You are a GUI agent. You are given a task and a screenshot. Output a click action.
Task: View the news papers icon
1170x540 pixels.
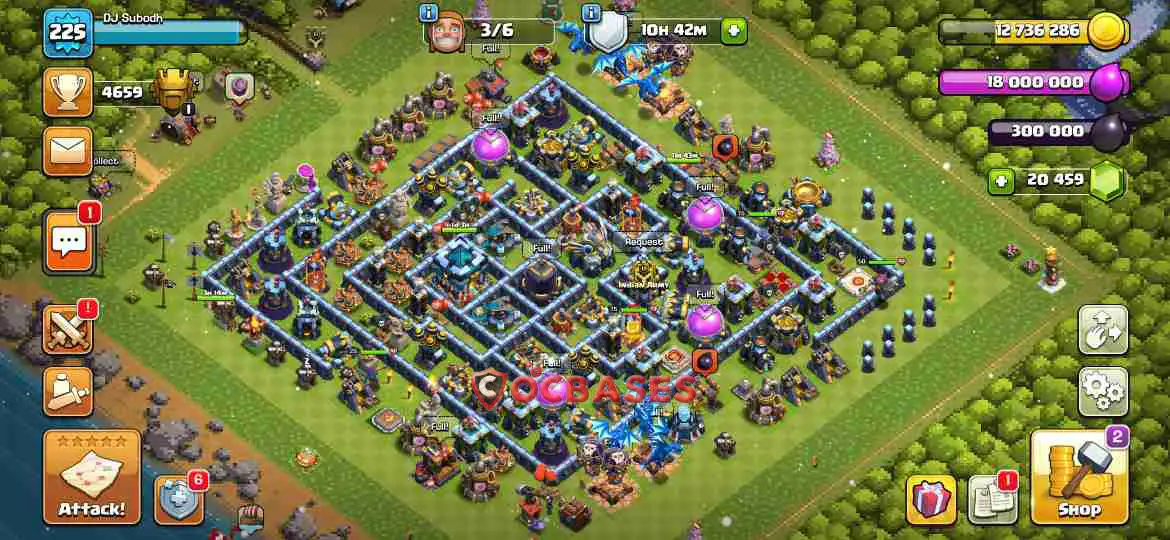click(x=991, y=498)
